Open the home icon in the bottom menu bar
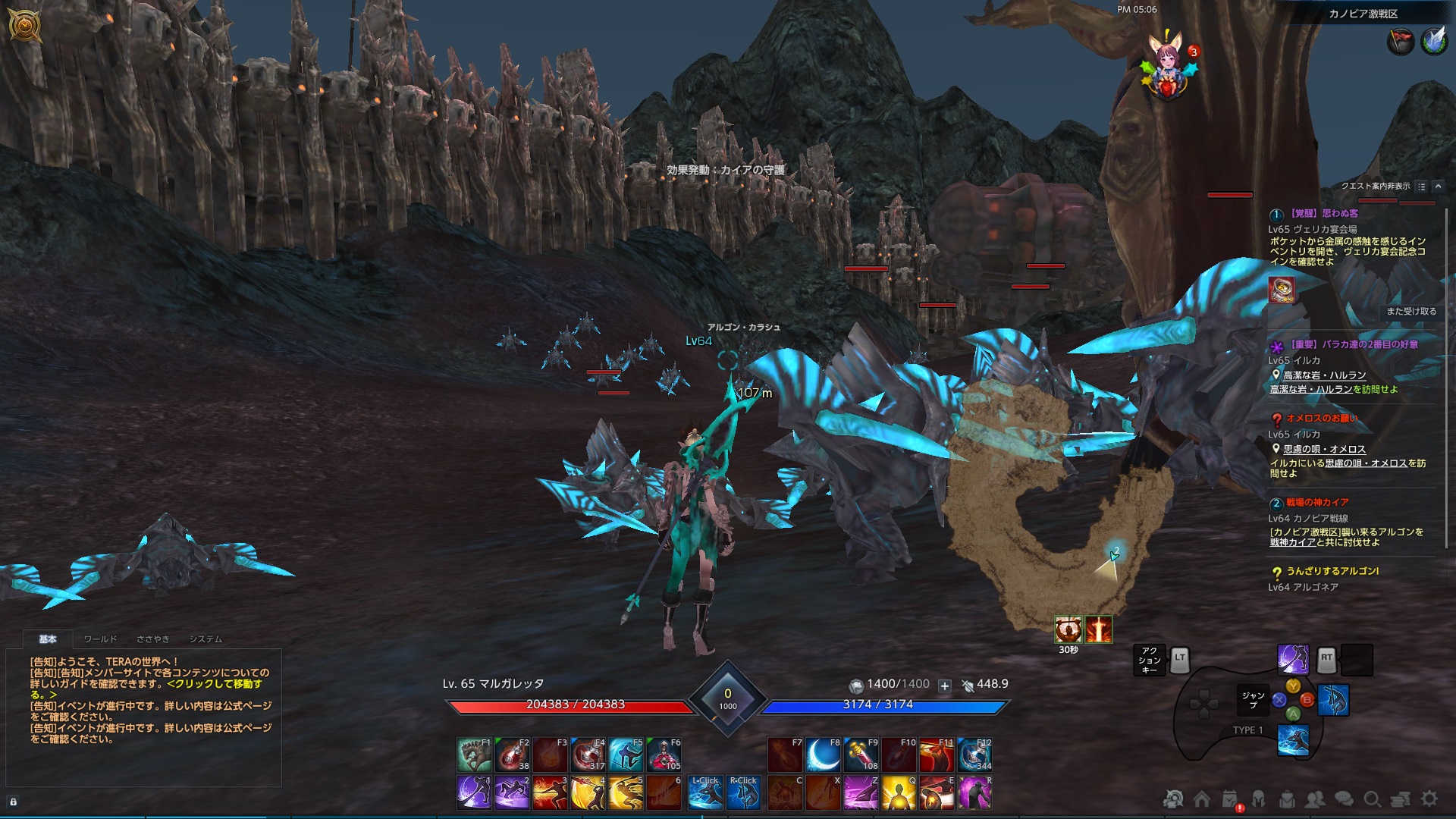Image resolution: width=1456 pixels, height=819 pixels. [x=1203, y=799]
